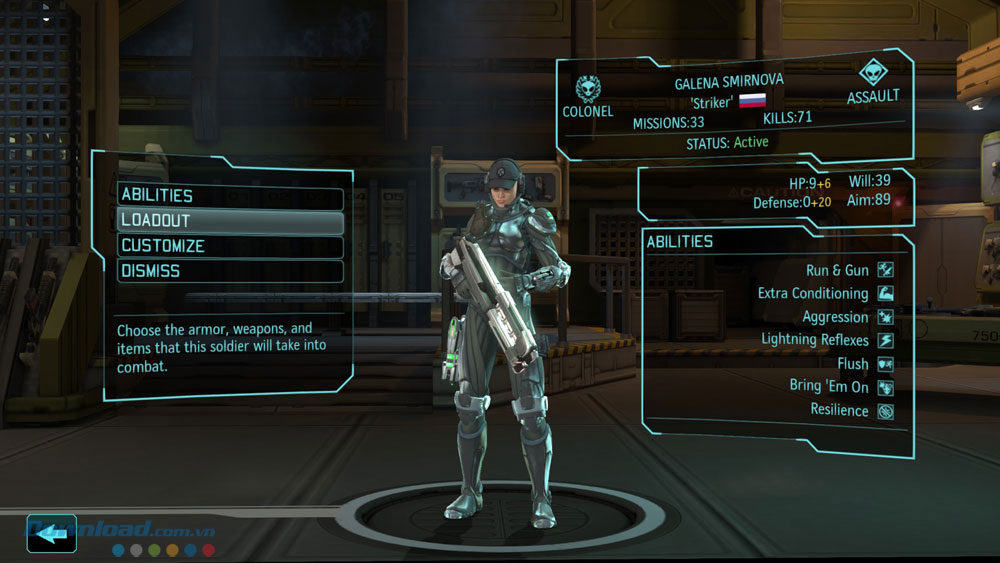Click the Extra Conditioning ability icon
1000x563 pixels.
[885, 294]
